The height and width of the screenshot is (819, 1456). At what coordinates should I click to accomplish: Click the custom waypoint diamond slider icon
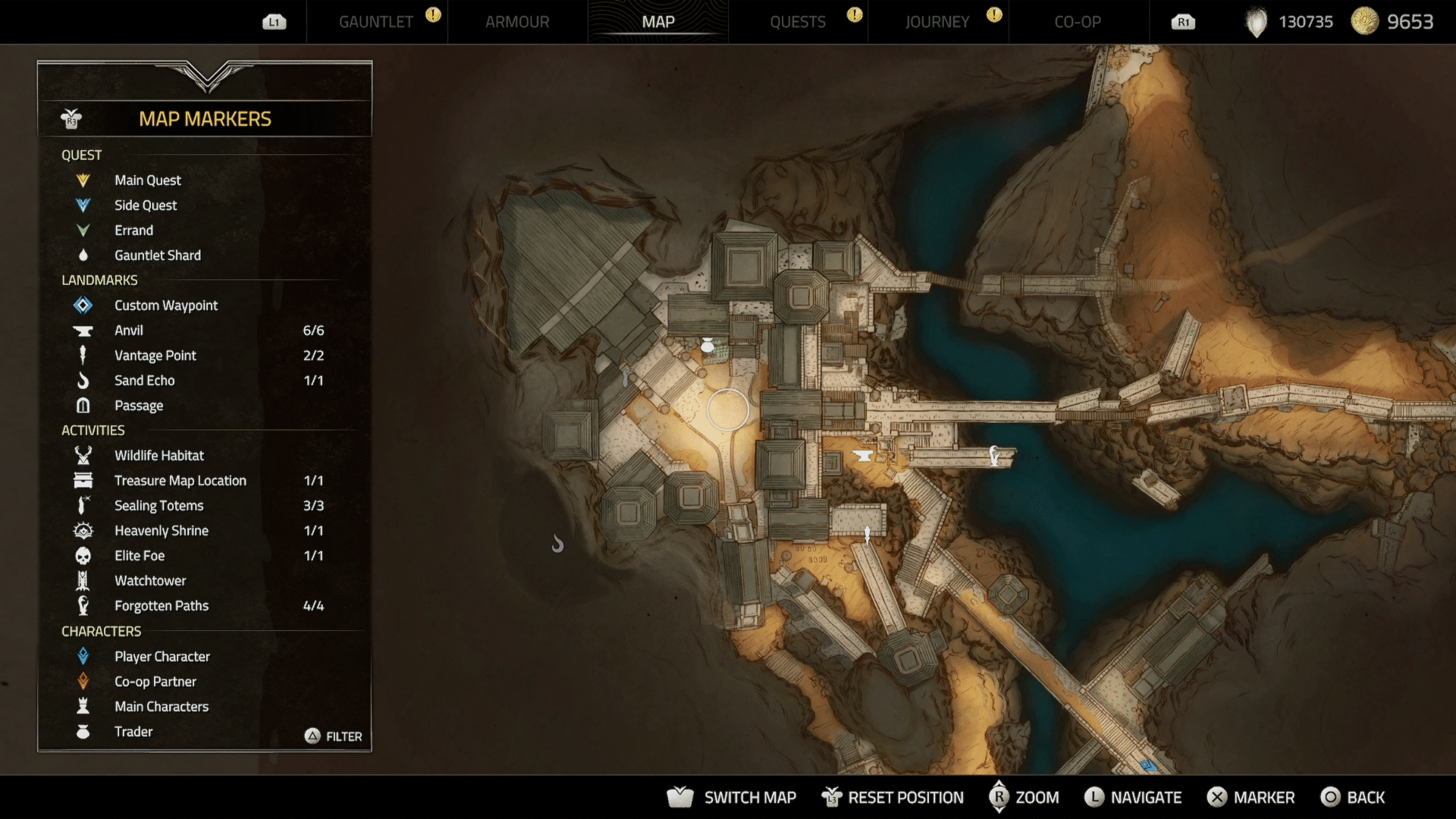(83, 305)
